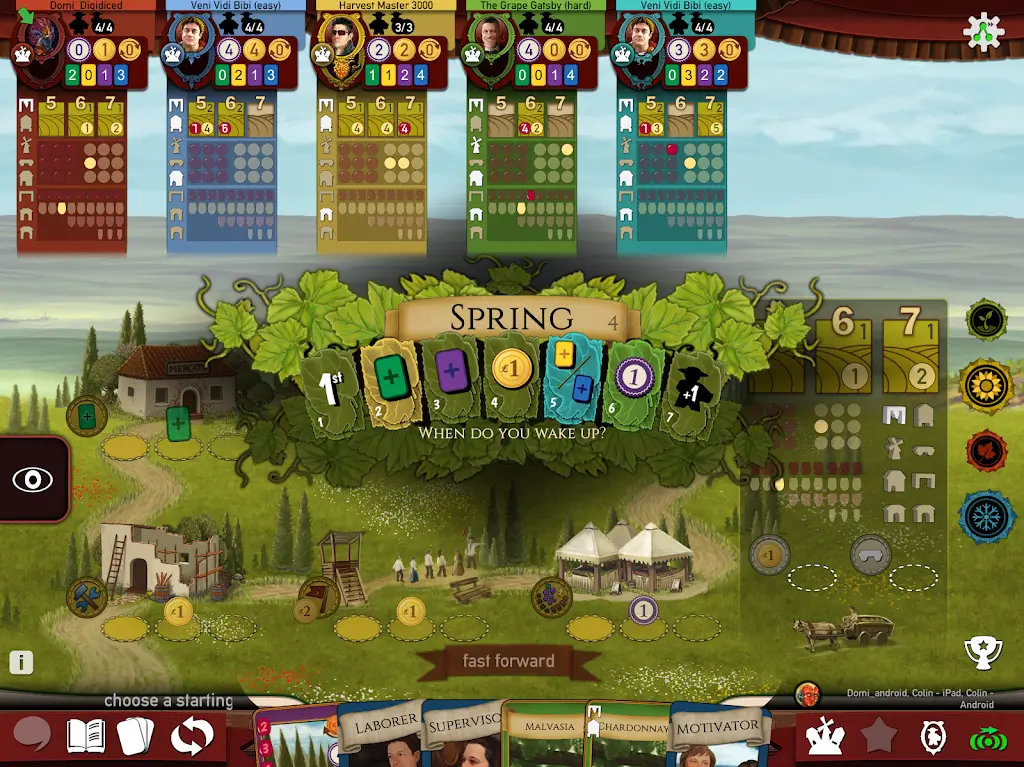The height and width of the screenshot is (767, 1024).
Task: Select the one victory point wake-up slot
Action: (634, 380)
